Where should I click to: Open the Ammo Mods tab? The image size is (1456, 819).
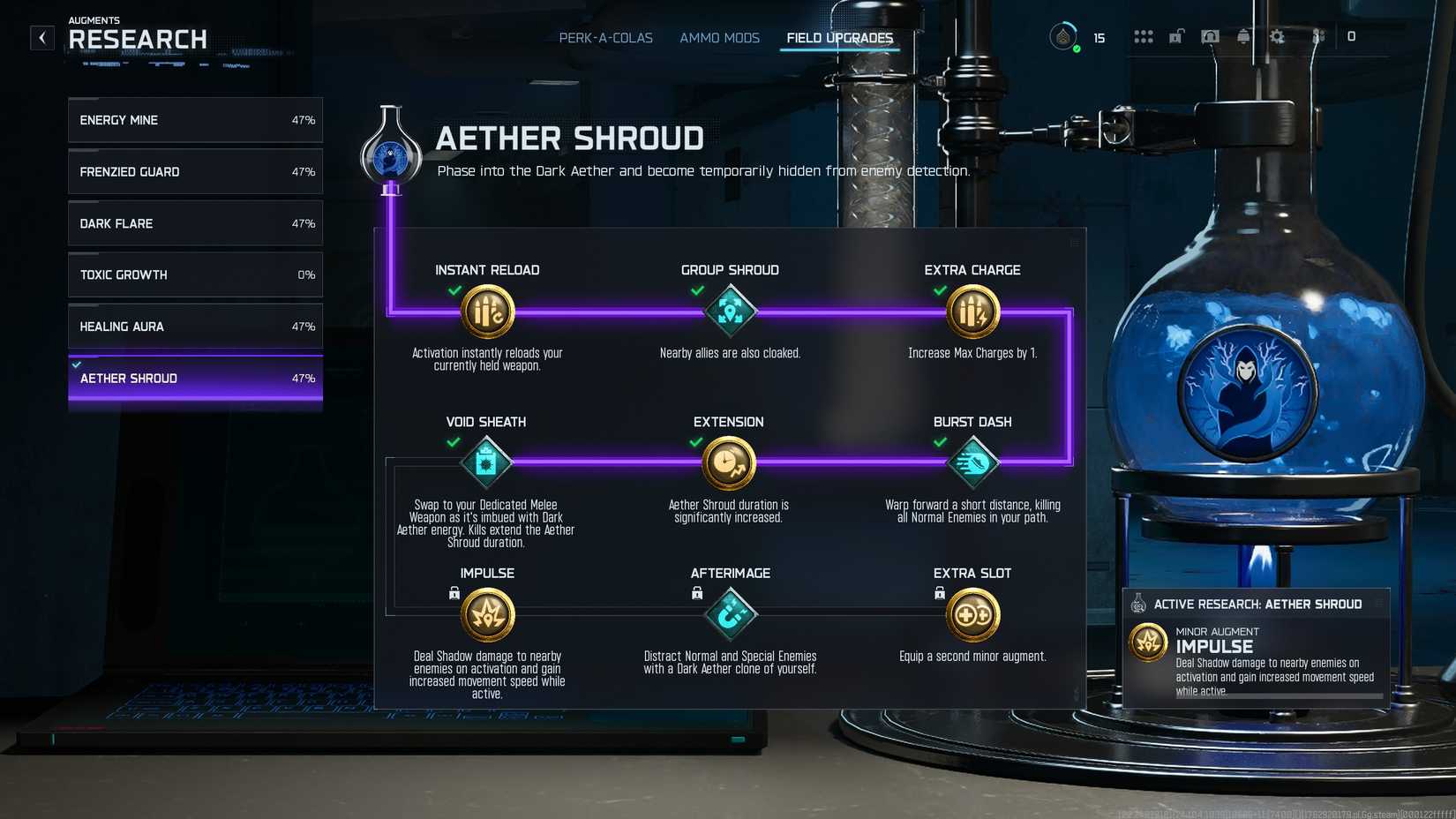[719, 38]
